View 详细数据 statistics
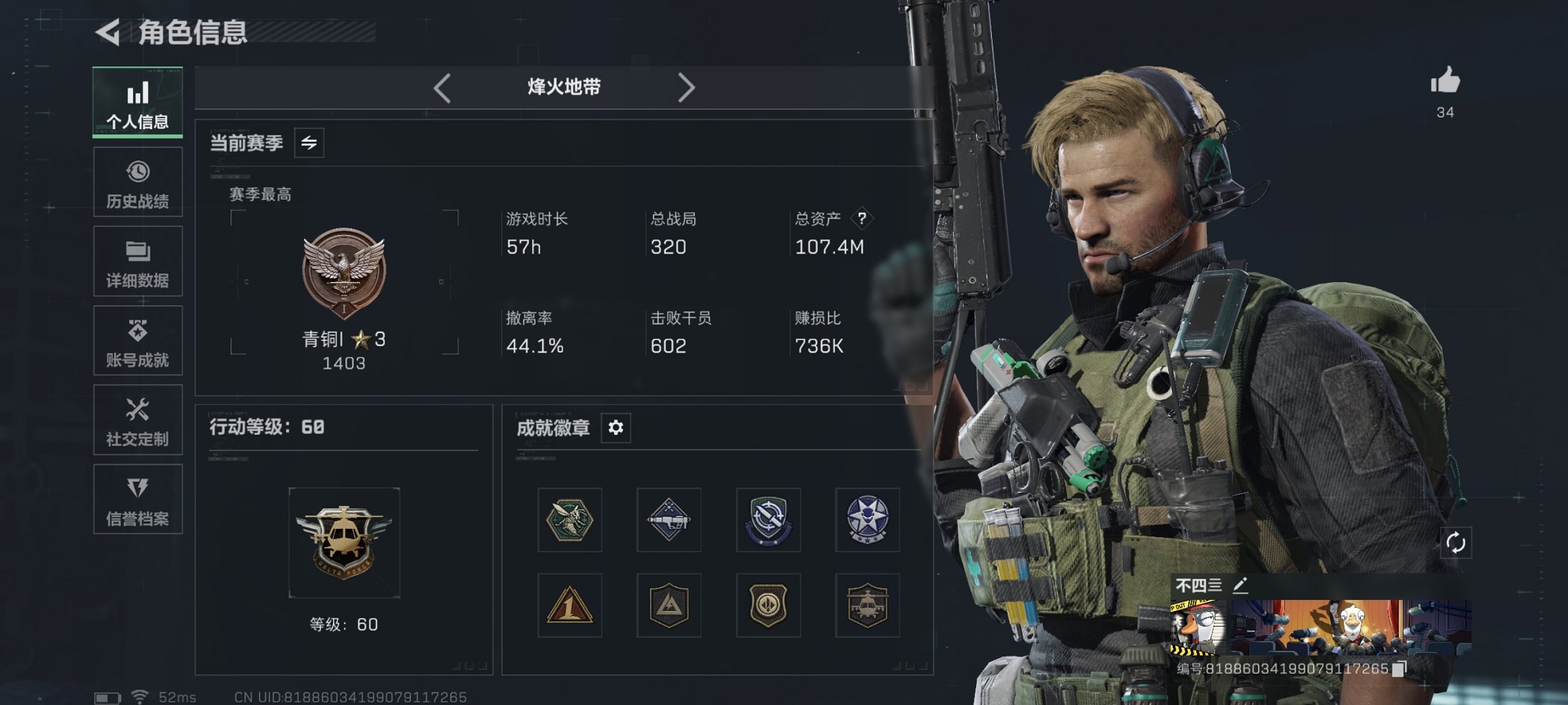Screen dimensions: 1568x705 coord(137,261)
